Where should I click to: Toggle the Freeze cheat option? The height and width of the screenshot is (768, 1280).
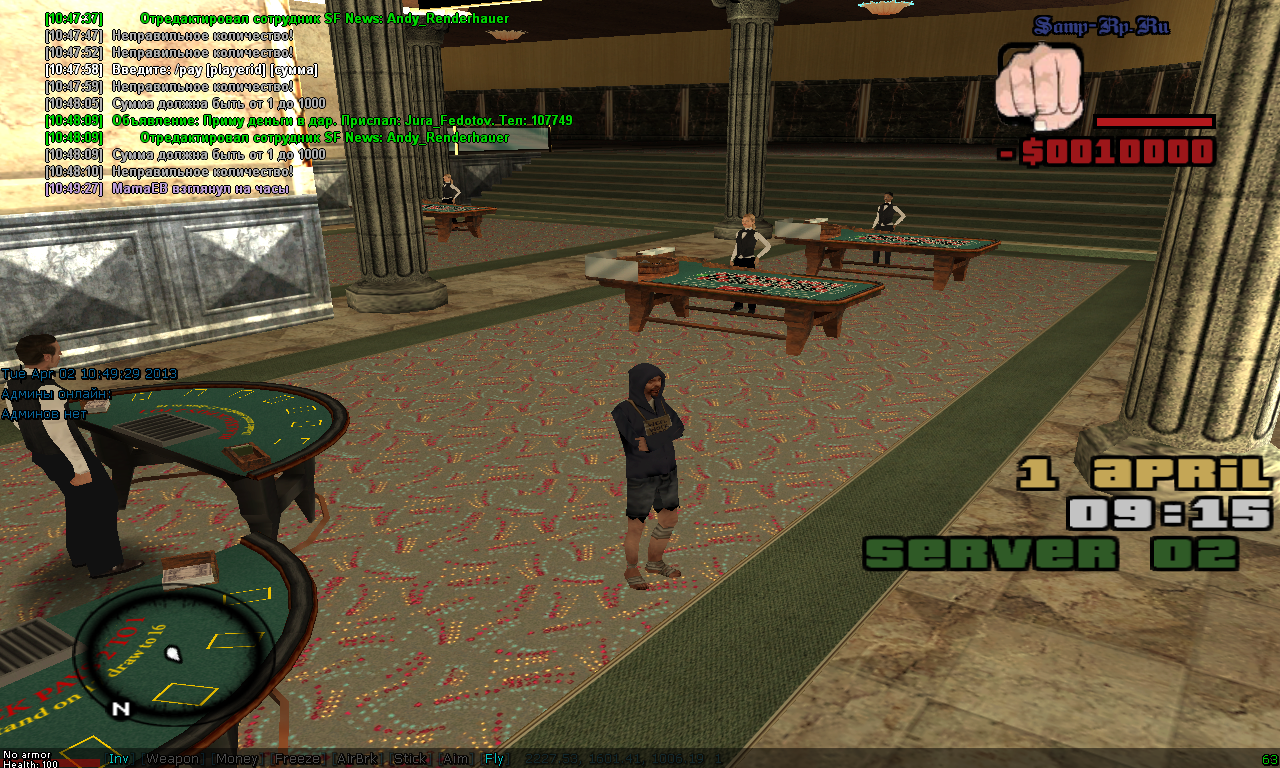coord(297,759)
